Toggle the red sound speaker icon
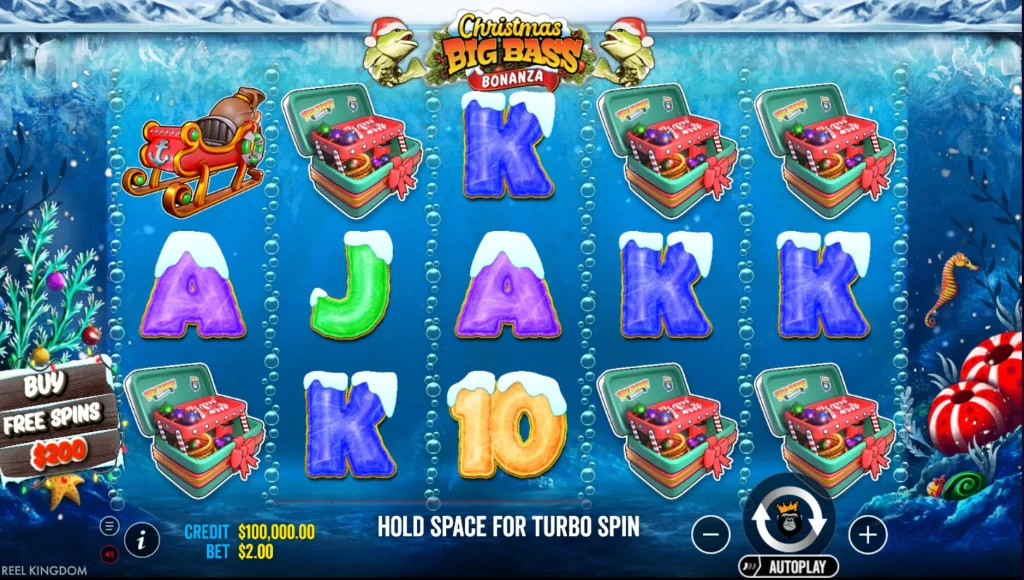Image resolution: width=1024 pixels, height=580 pixels. tap(110, 553)
